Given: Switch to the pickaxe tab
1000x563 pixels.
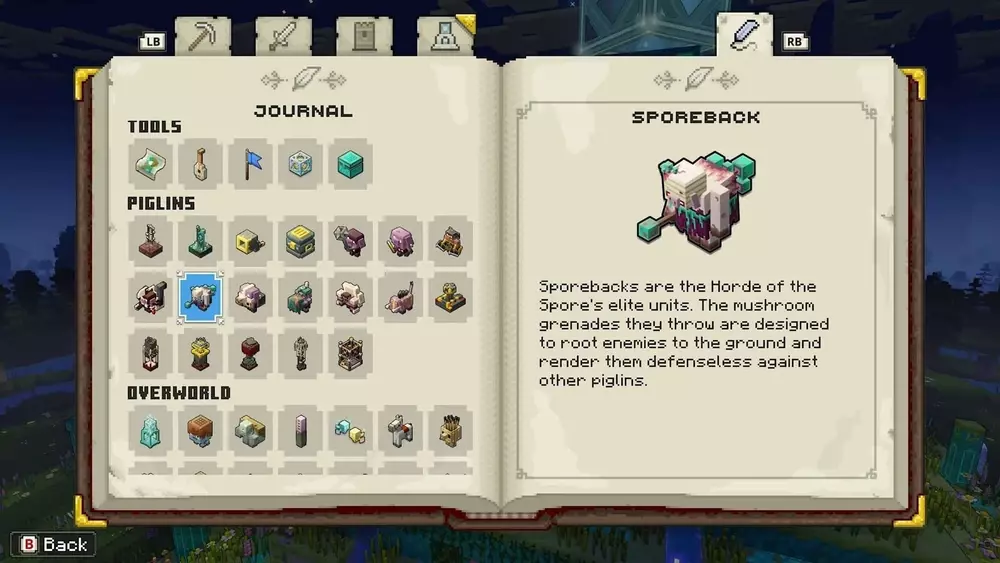Looking at the screenshot, I should pyautogui.click(x=203, y=37).
